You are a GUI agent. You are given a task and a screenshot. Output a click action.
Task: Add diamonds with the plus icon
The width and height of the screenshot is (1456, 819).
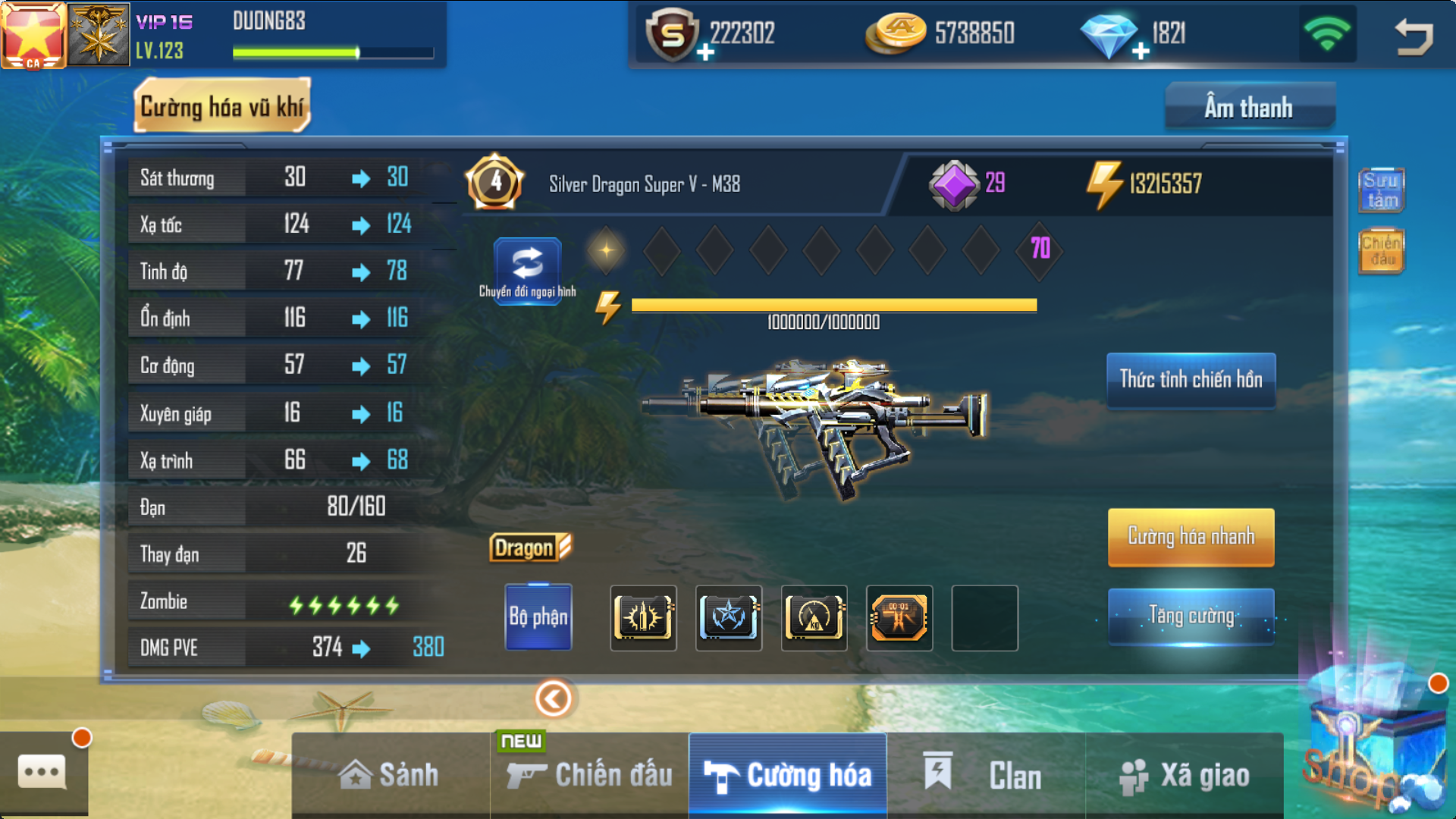[x=1141, y=52]
